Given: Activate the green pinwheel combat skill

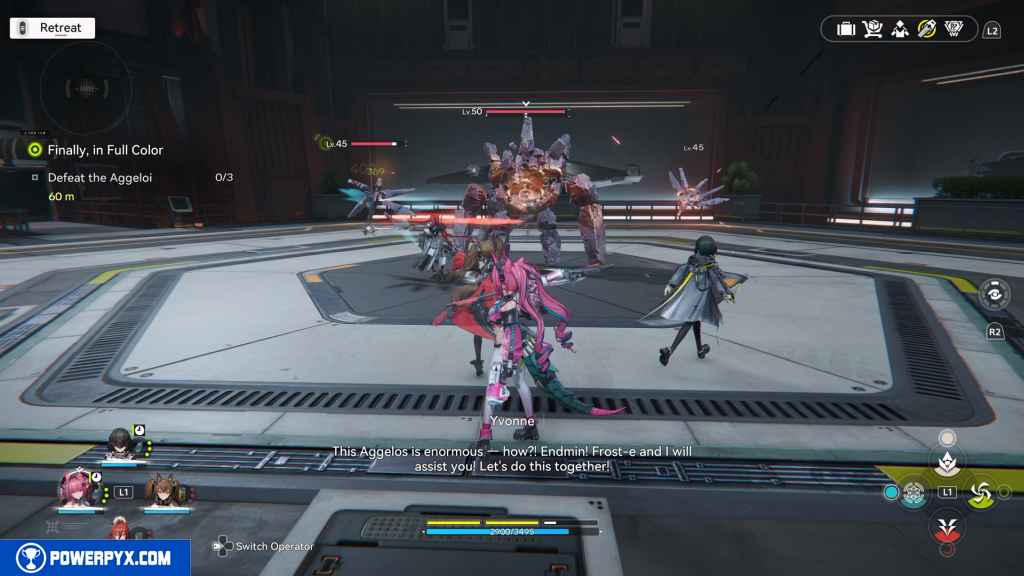Looking at the screenshot, I should pyautogui.click(x=979, y=492).
